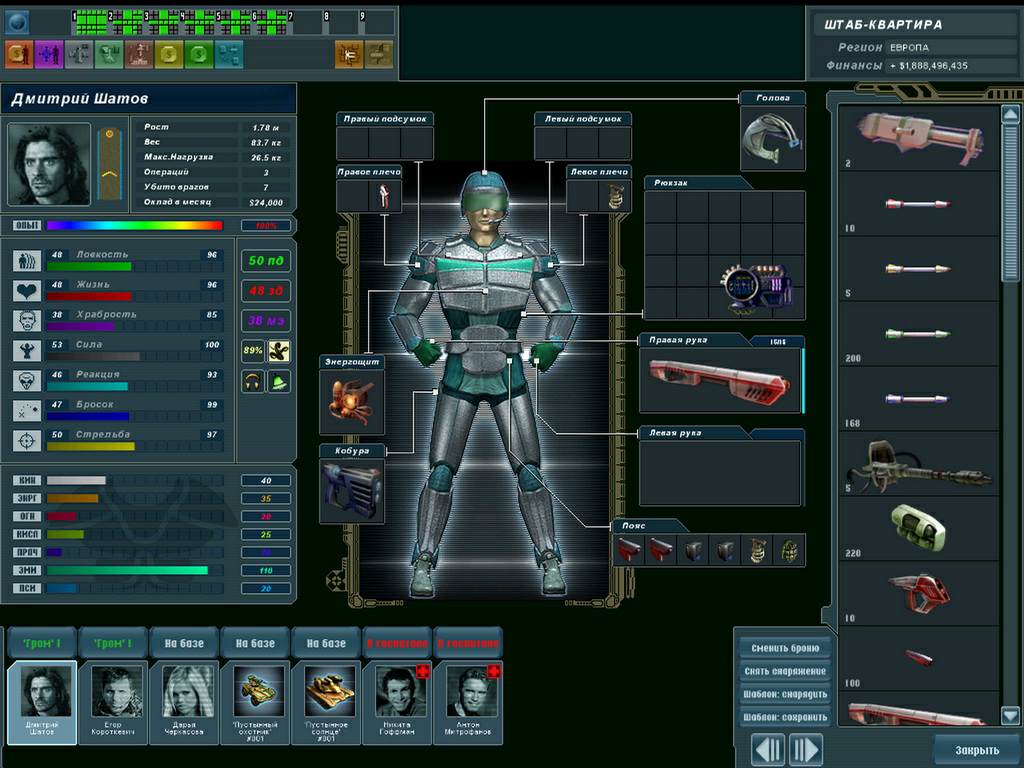The width and height of the screenshot is (1024, 768).
Task: Choose Снять снаряжение to unequip gear
Action: pos(786,671)
